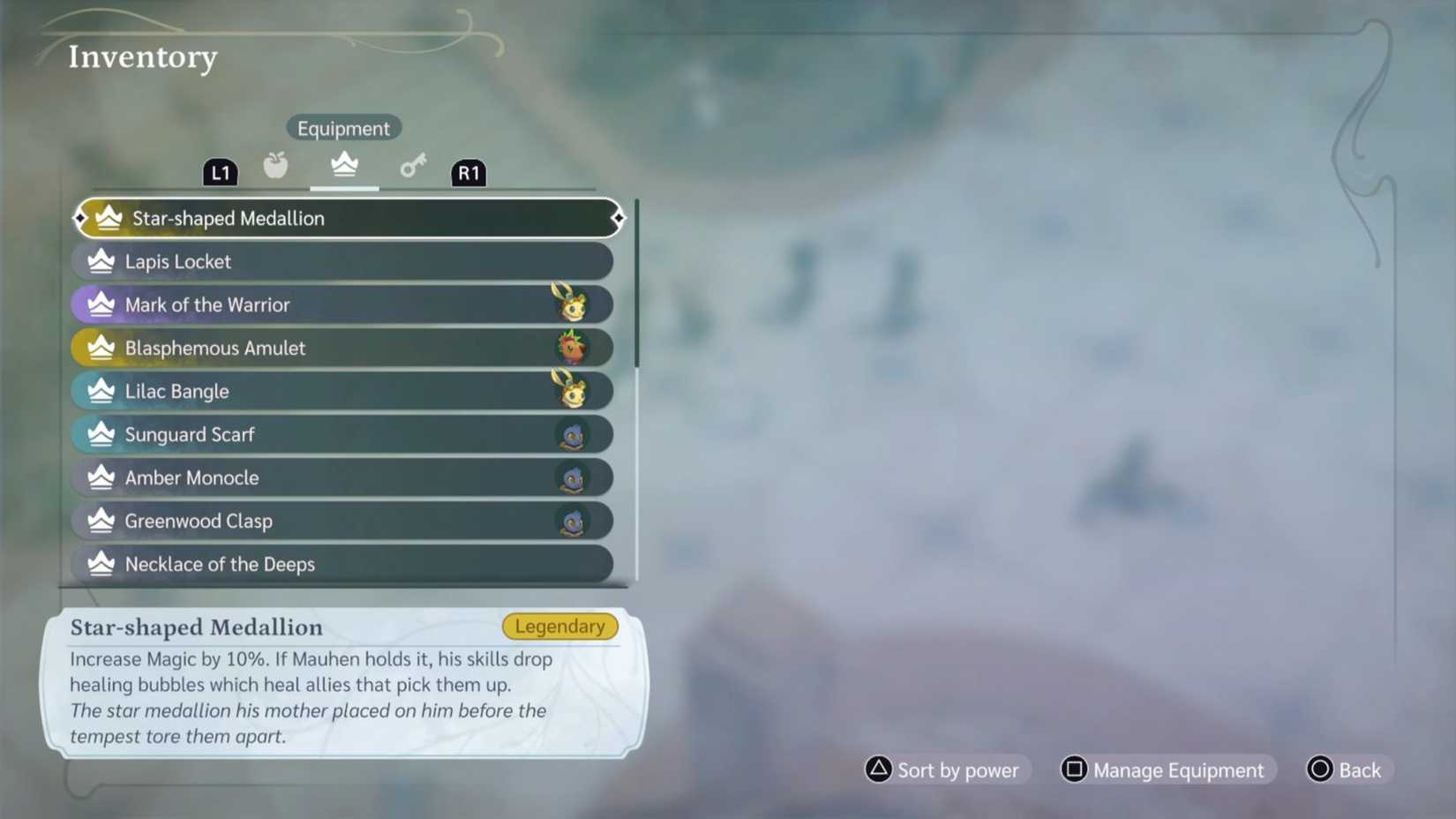
Task: Open Manage Equipment
Action: click(1178, 770)
